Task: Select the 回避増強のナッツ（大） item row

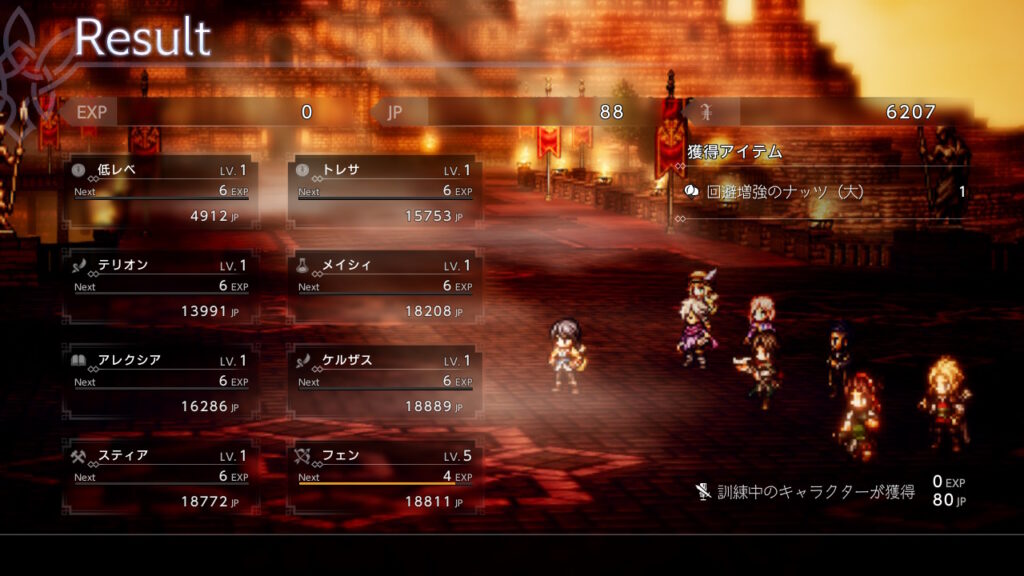Action: (826, 192)
